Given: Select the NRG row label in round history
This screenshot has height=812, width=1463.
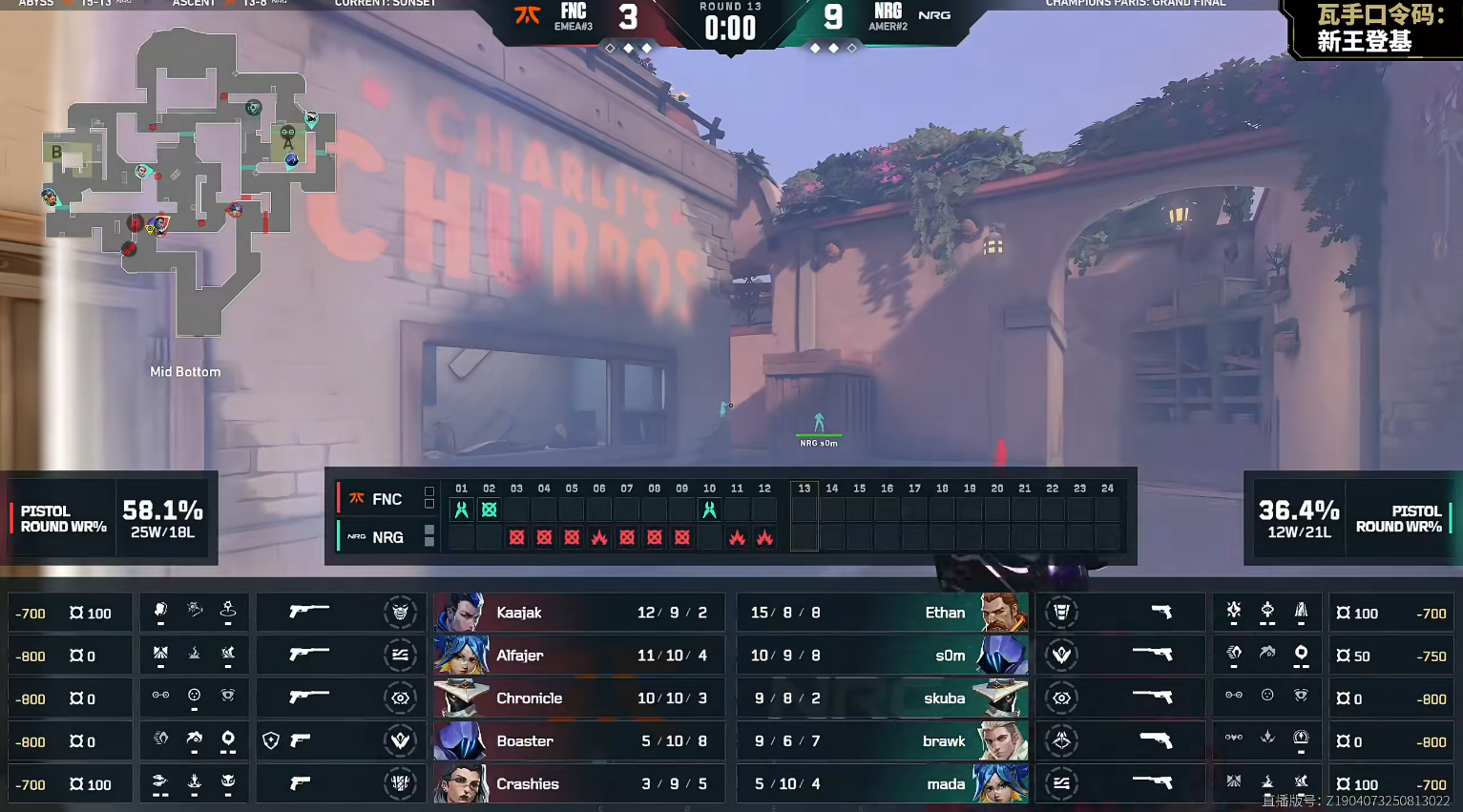Looking at the screenshot, I should [x=378, y=537].
